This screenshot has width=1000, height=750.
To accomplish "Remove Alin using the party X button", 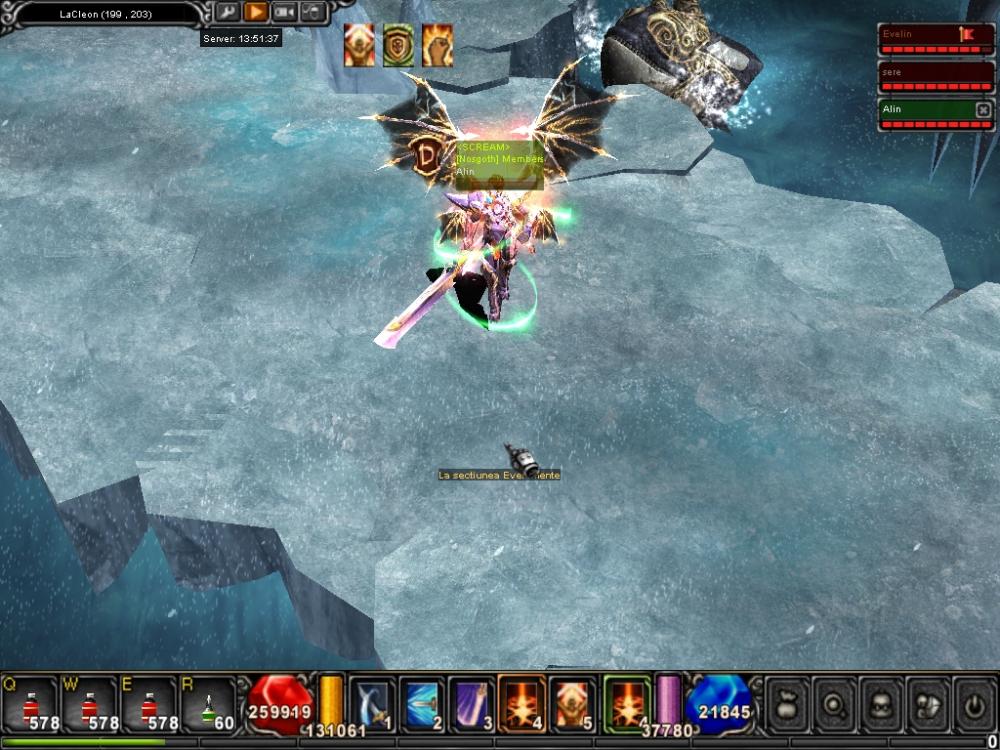I will (x=983, y=110).
